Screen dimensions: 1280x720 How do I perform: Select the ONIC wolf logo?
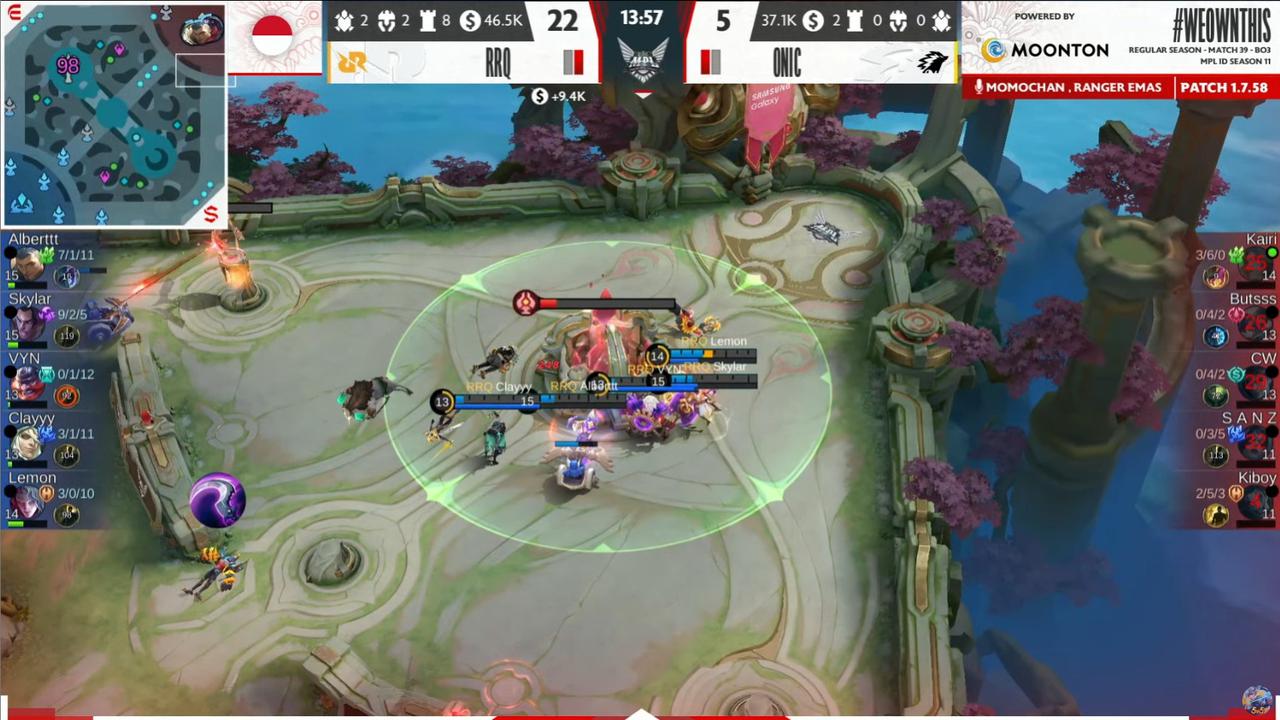point(931,62)
